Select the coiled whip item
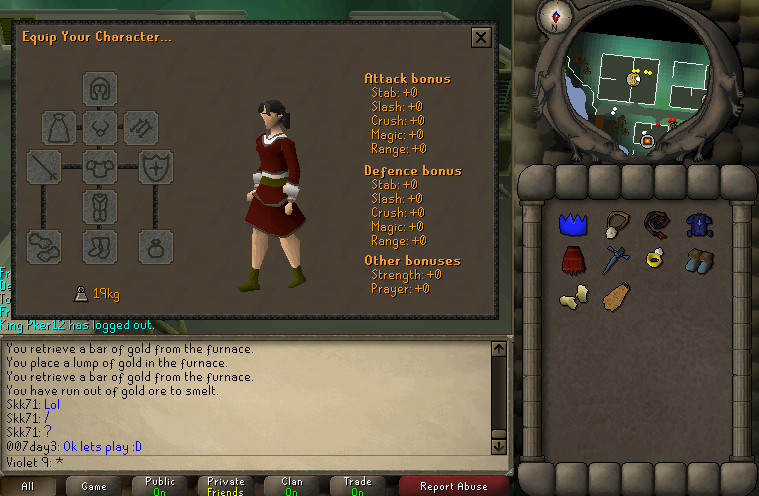 [656, 223]
